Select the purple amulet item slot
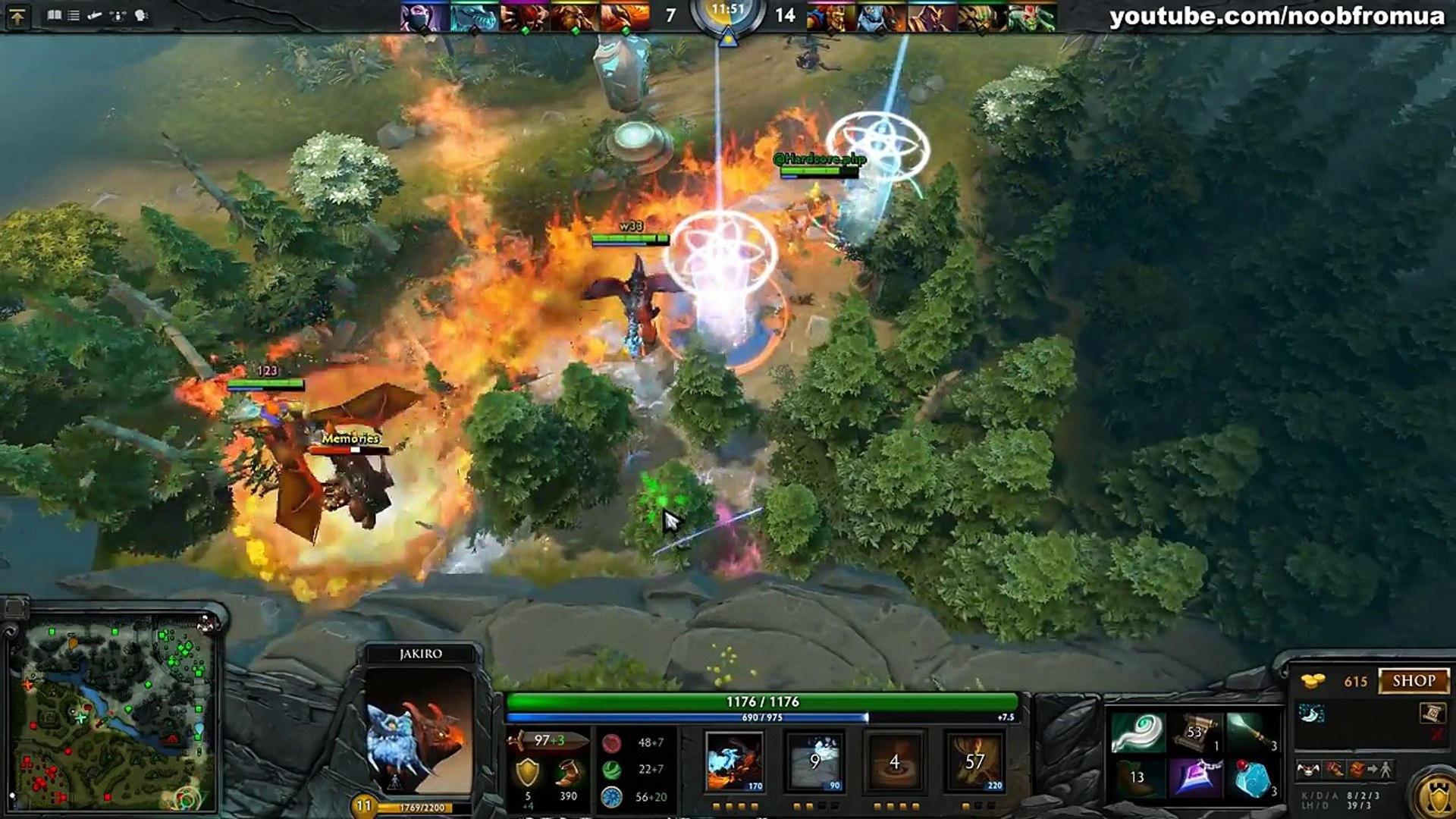This screenshot has height=819, width=1456. pos(1195,779)
